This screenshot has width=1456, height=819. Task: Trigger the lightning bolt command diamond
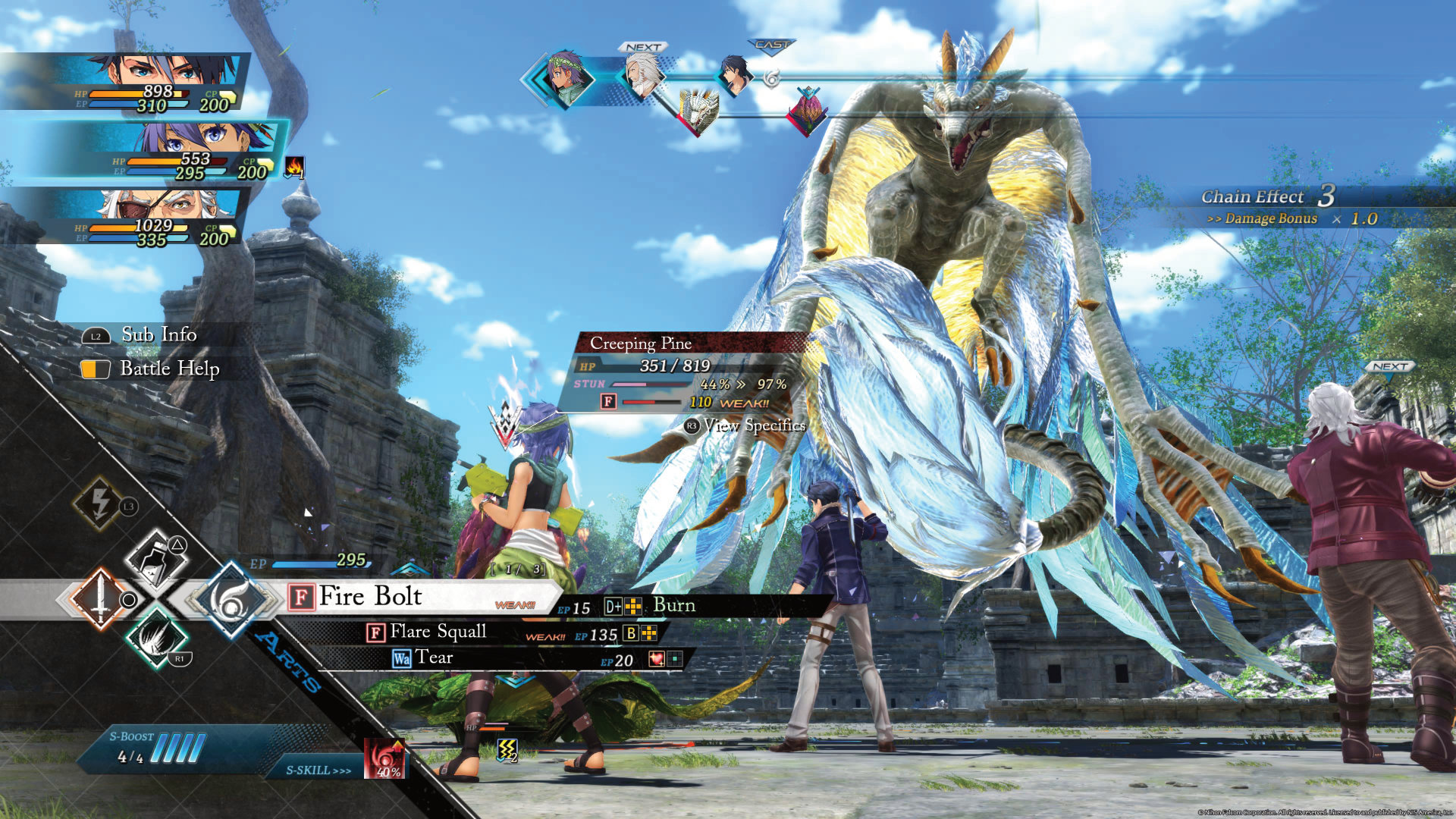(101, 502)
